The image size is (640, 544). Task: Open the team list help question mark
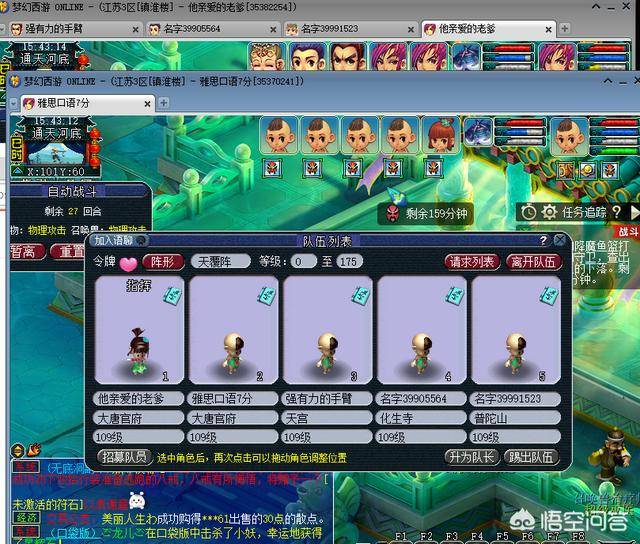(x=544, y=240)
